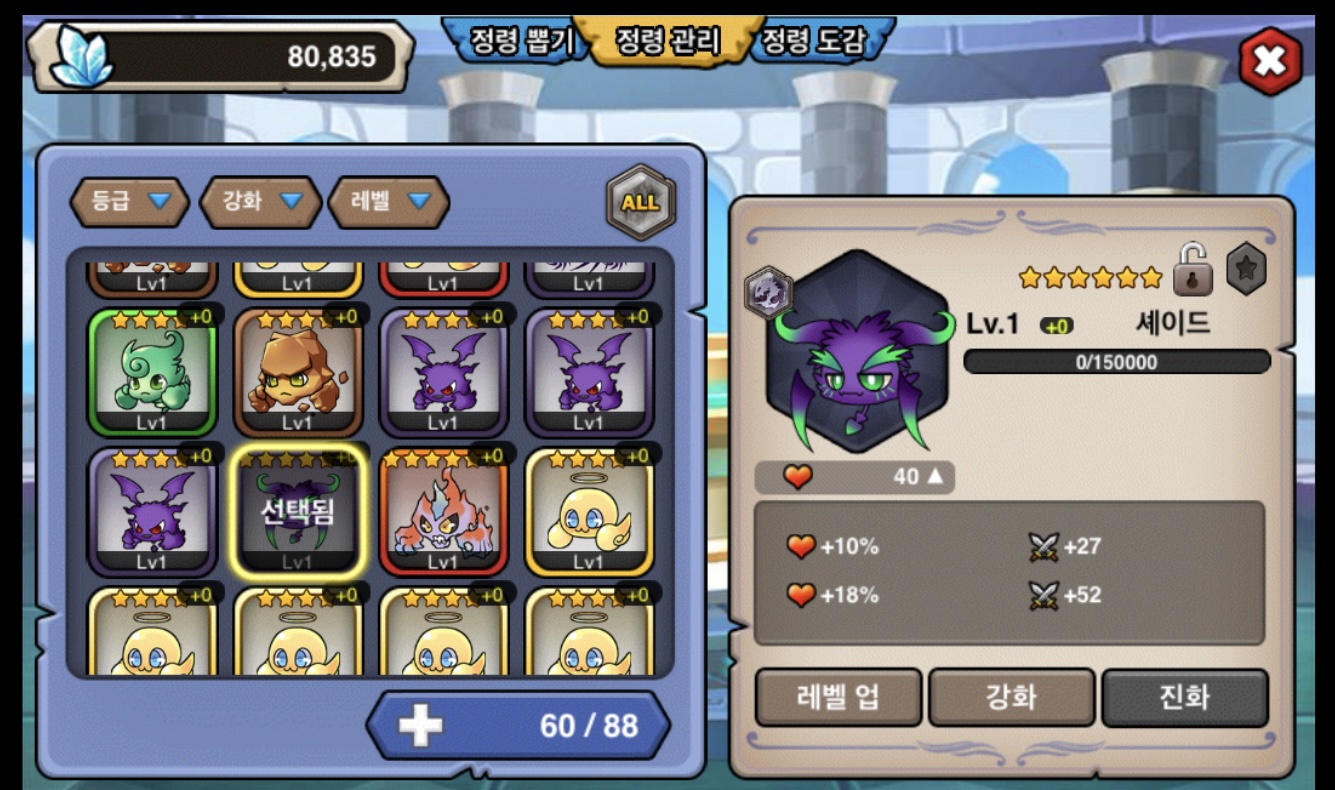Open the 강화 filter dropdown
Viewport: 1335px width, 790px height.
(260, 201)
